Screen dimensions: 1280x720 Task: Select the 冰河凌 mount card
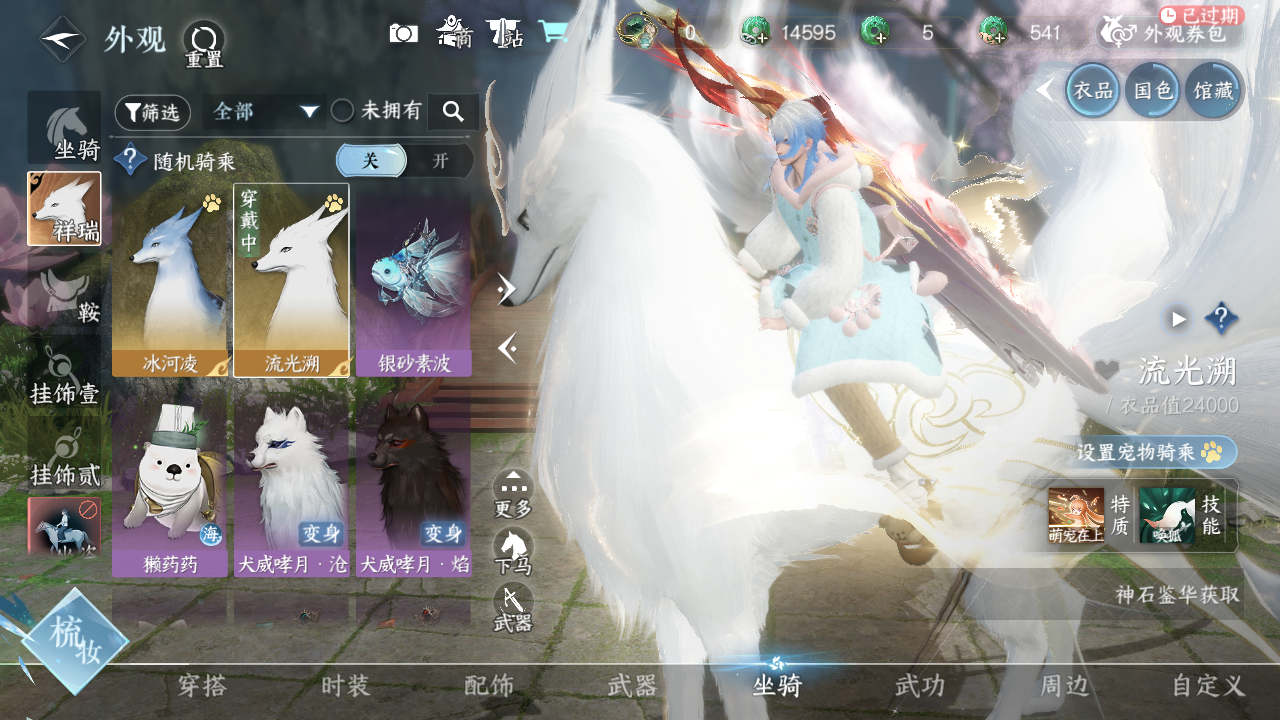[170, 280]
